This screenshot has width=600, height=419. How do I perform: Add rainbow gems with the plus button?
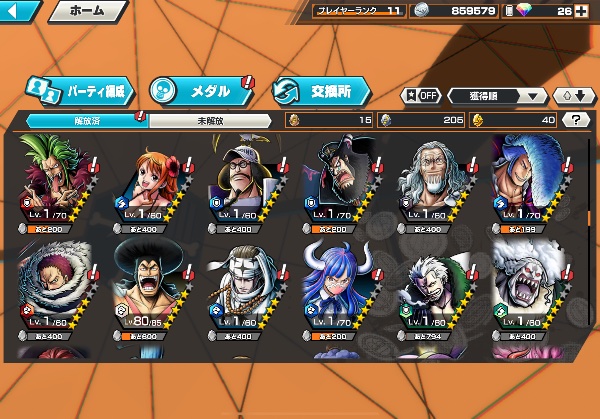582,12
